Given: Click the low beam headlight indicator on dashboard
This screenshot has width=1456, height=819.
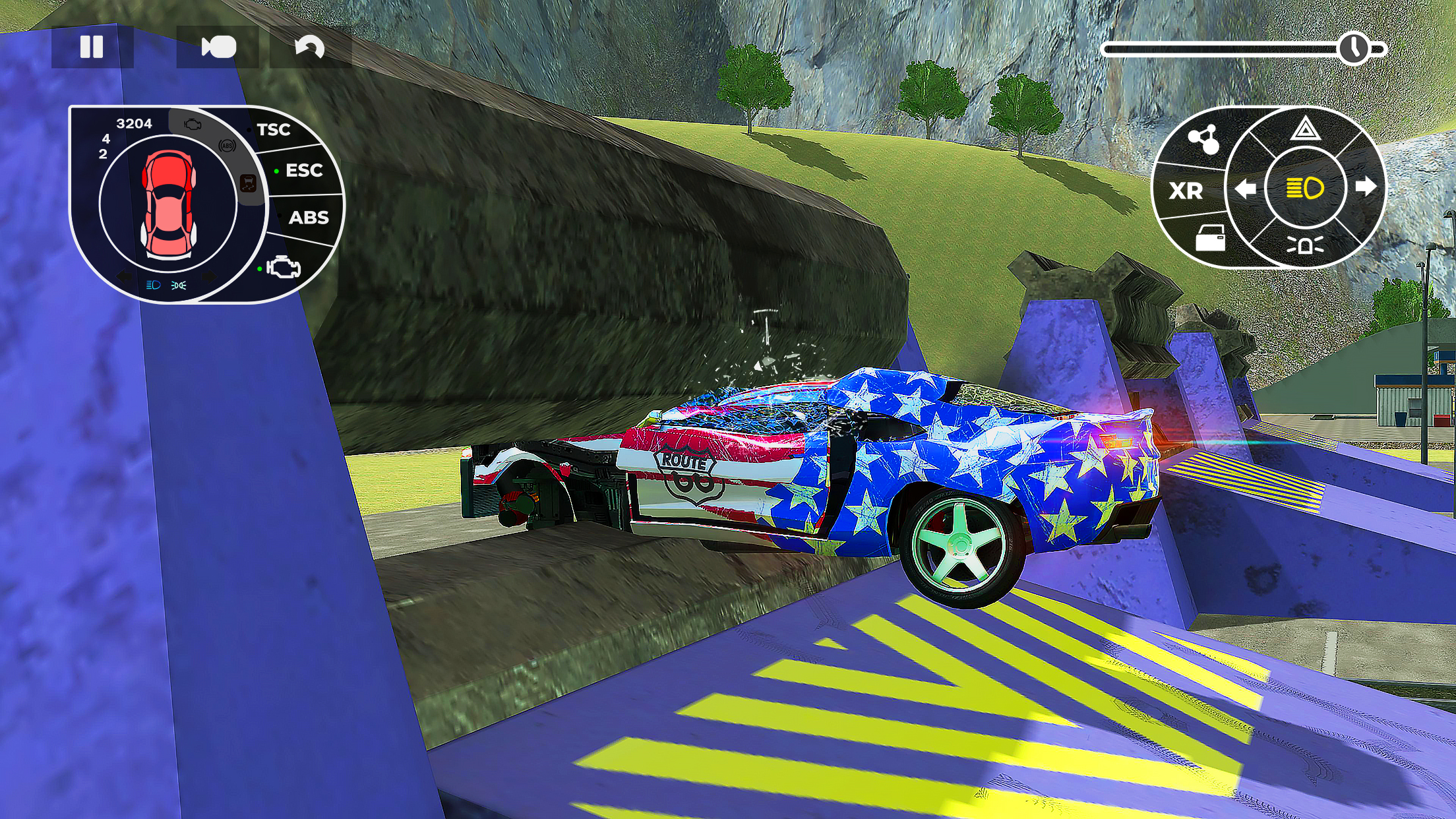Looking at the screenshot, I should point(154,286).
